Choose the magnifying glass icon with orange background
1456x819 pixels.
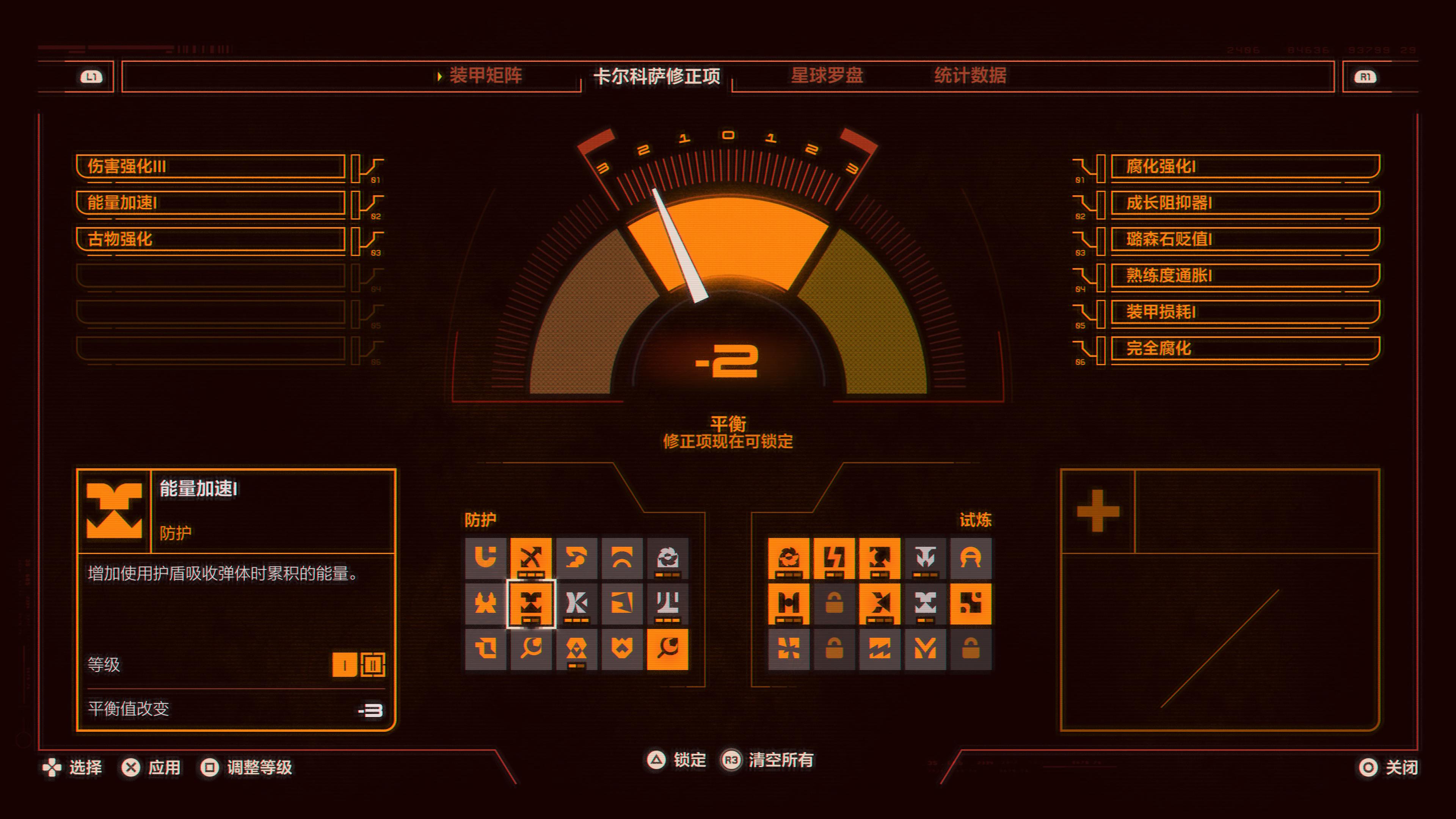coord(667,649)
